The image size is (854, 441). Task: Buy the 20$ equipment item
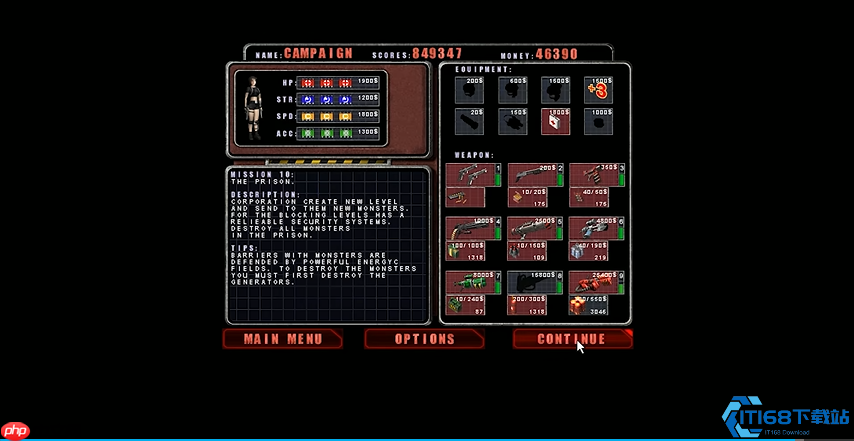tap(468, 121)
